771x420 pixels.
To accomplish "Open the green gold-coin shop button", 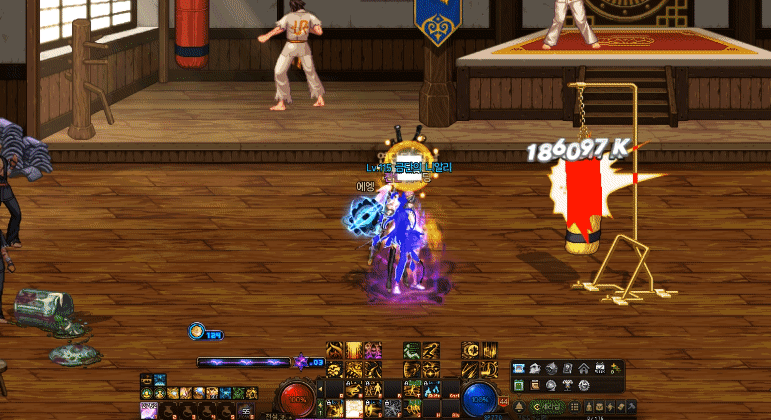I will pyautogui.click(x=547, y=408).
